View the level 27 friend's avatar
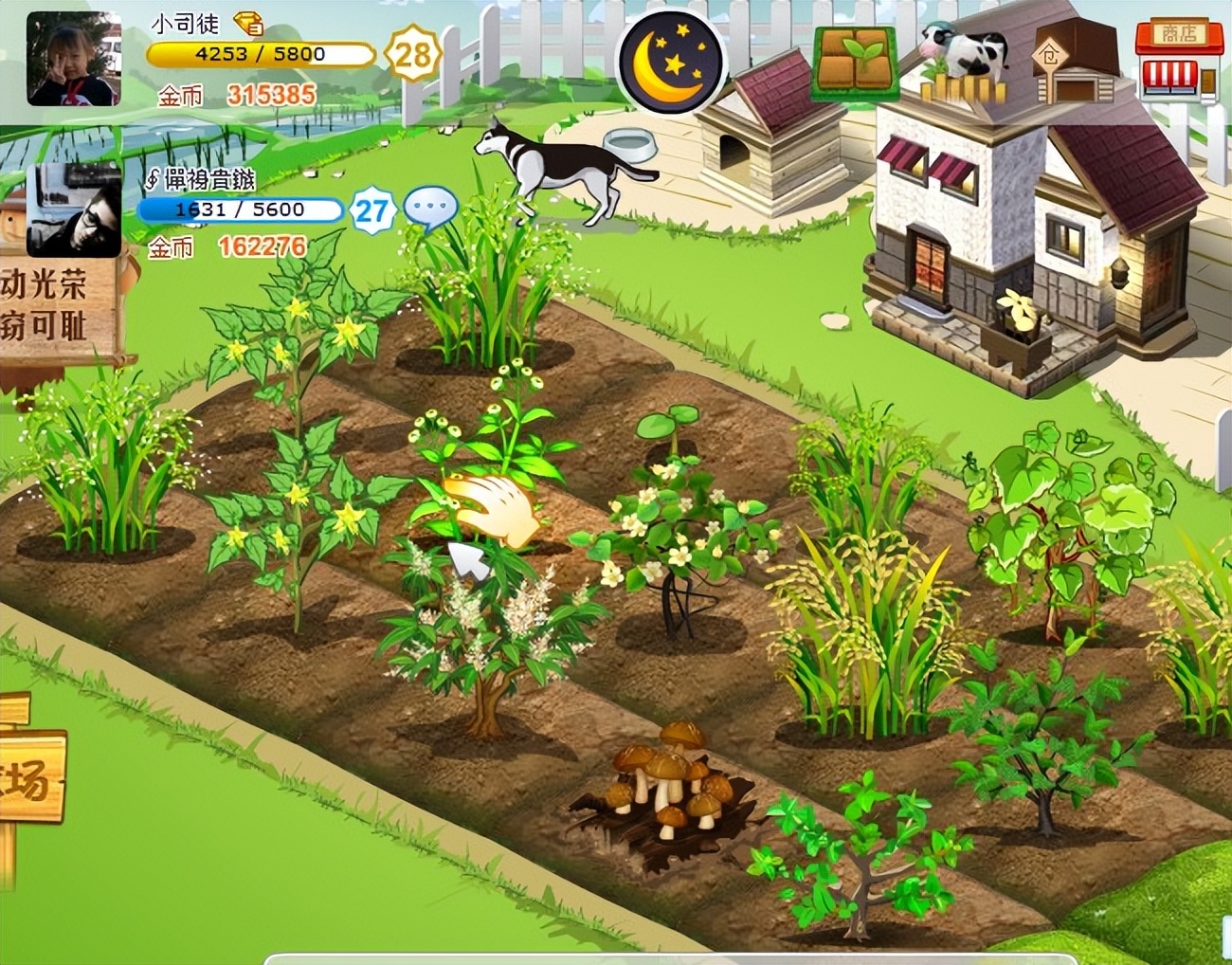1232x965 pixels. (74, 210)
